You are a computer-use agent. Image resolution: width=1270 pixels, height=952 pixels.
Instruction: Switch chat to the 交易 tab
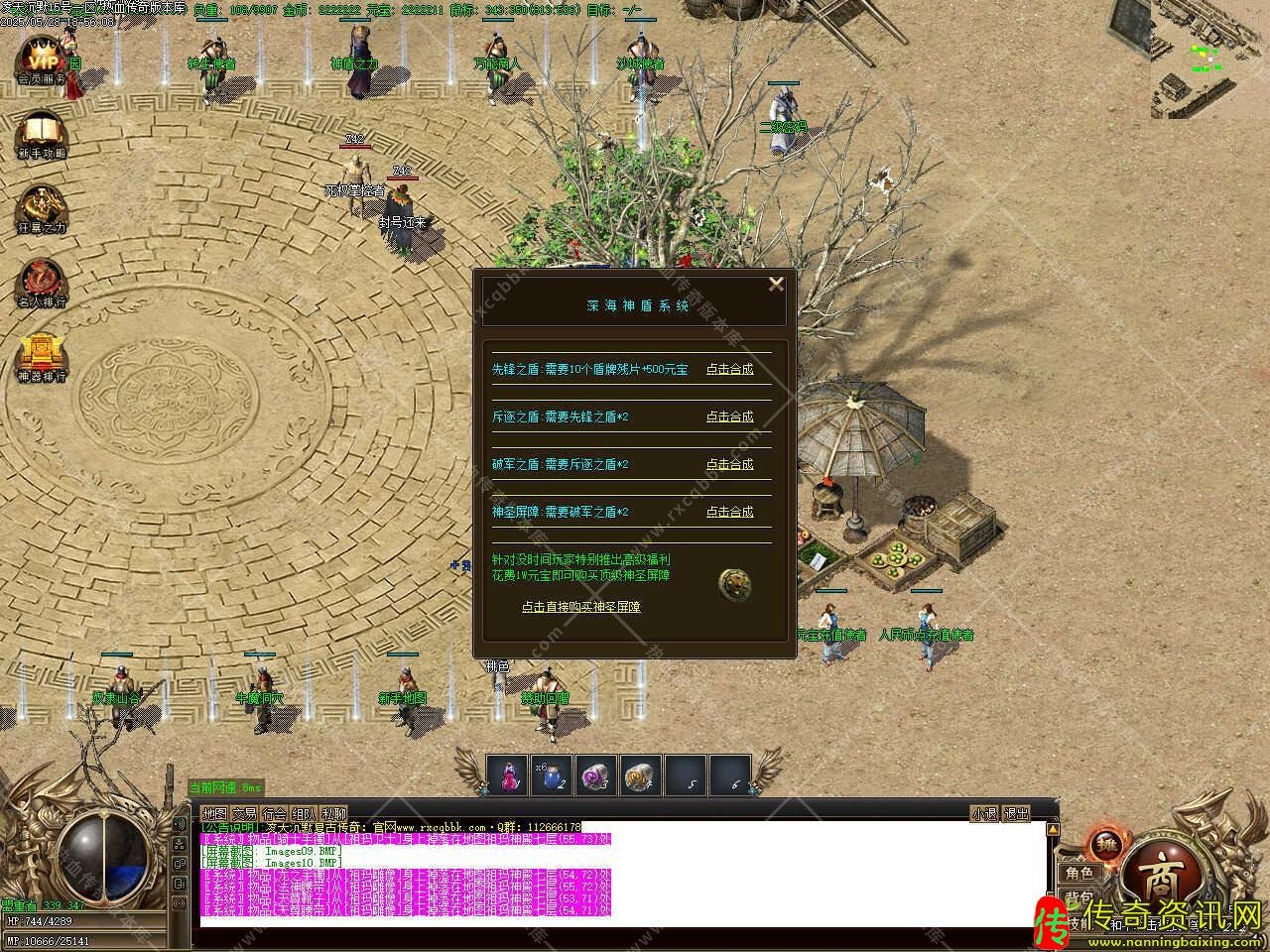tap(244, 813)
